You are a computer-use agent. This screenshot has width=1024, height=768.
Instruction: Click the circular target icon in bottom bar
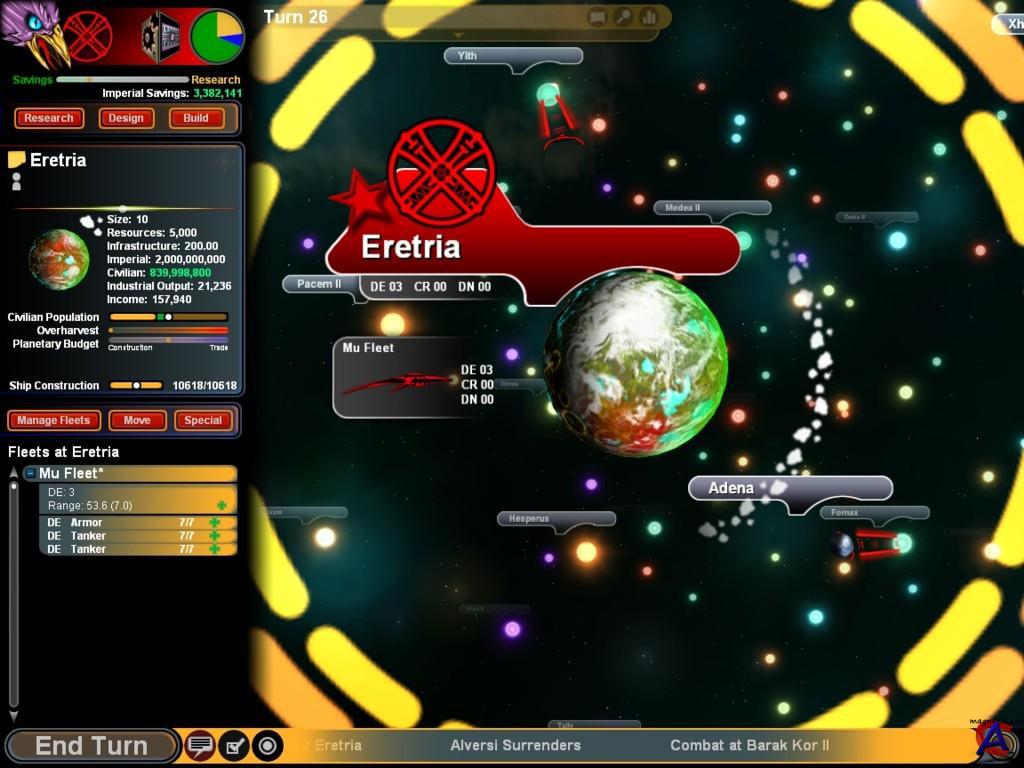pyautogui.click(x=267, y=746)
